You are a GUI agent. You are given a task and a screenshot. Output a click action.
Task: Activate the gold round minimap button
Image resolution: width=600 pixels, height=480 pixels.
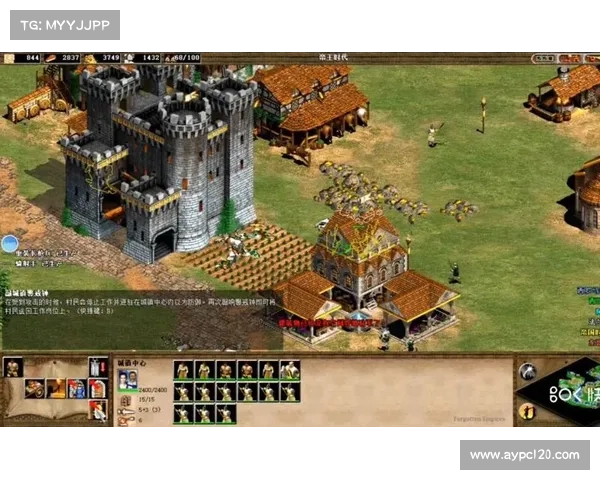[x=527, y=410]
